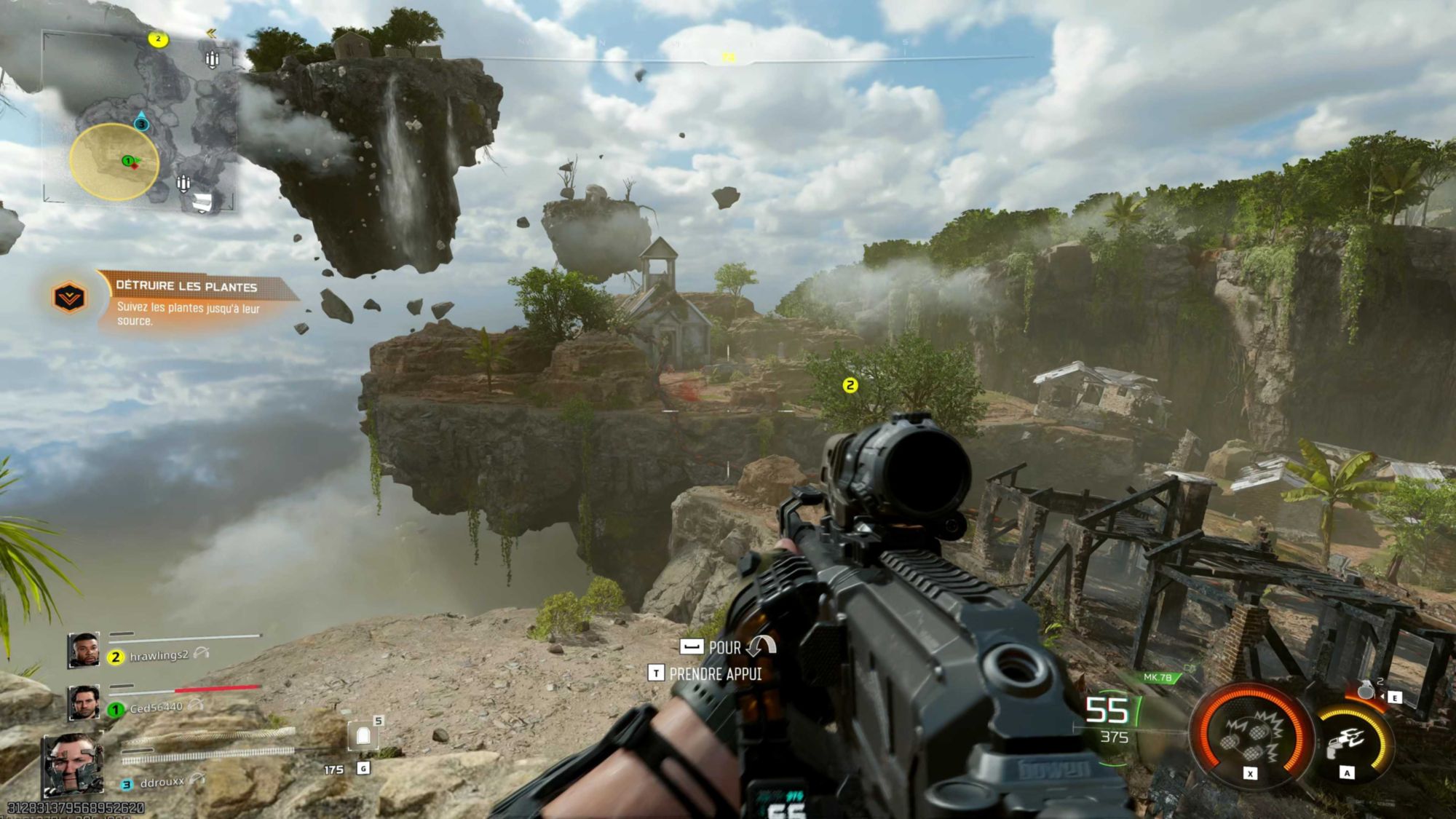Select the MK.78 weapon label
The width and height of the screenshot is (1456, 819).
(x=1158, y=678)
